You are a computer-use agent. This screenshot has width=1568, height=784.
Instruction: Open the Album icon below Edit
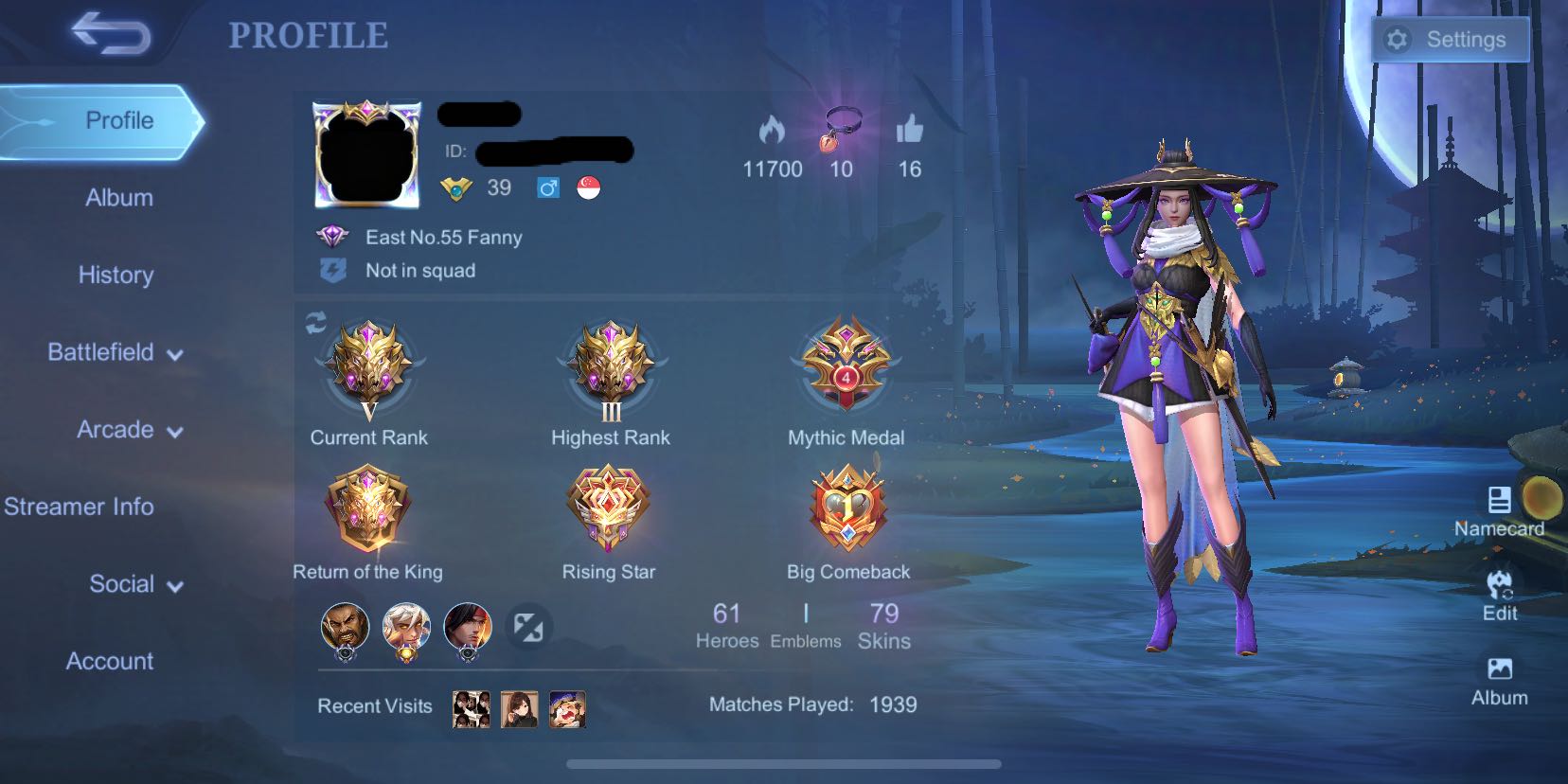[x=1502, y=669]
